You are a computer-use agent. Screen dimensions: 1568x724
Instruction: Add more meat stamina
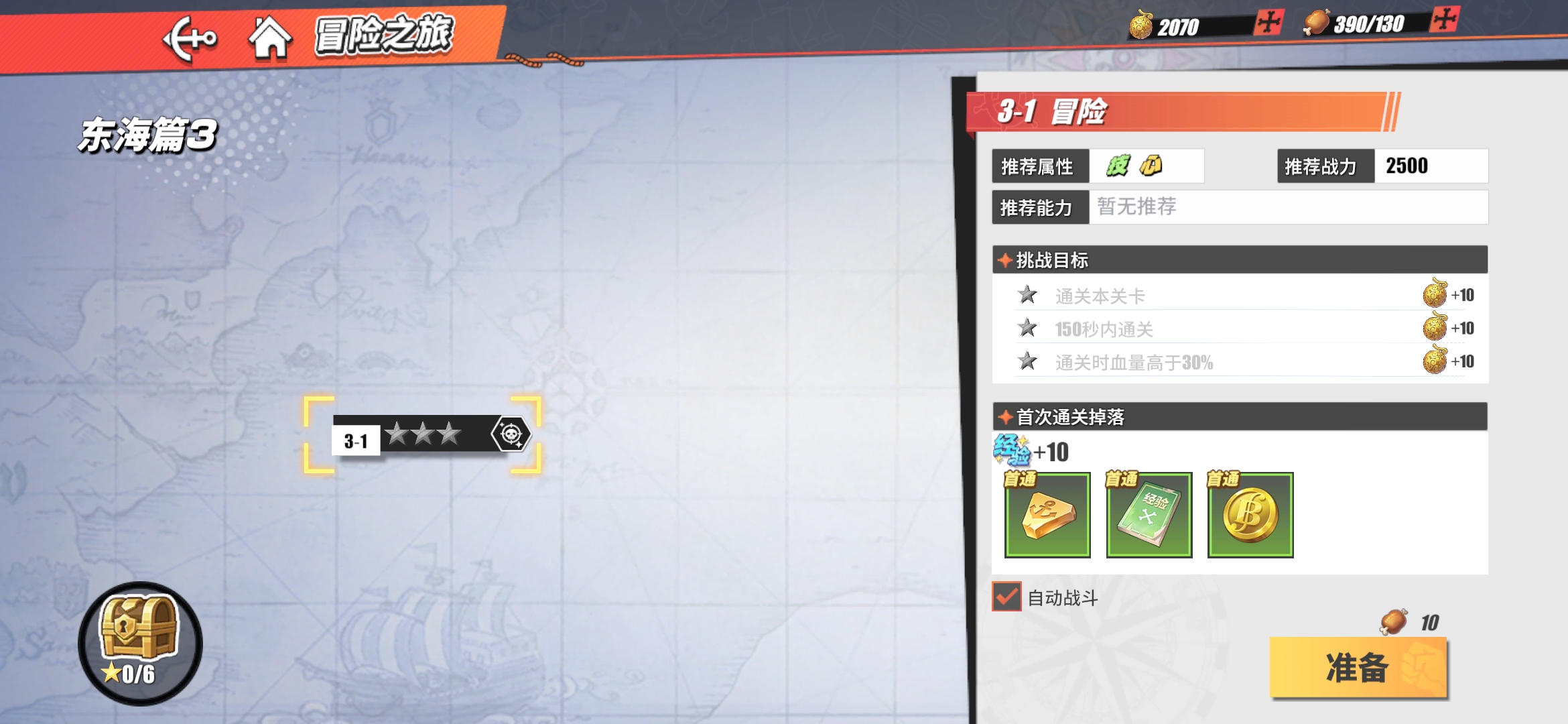[1444, 19]
